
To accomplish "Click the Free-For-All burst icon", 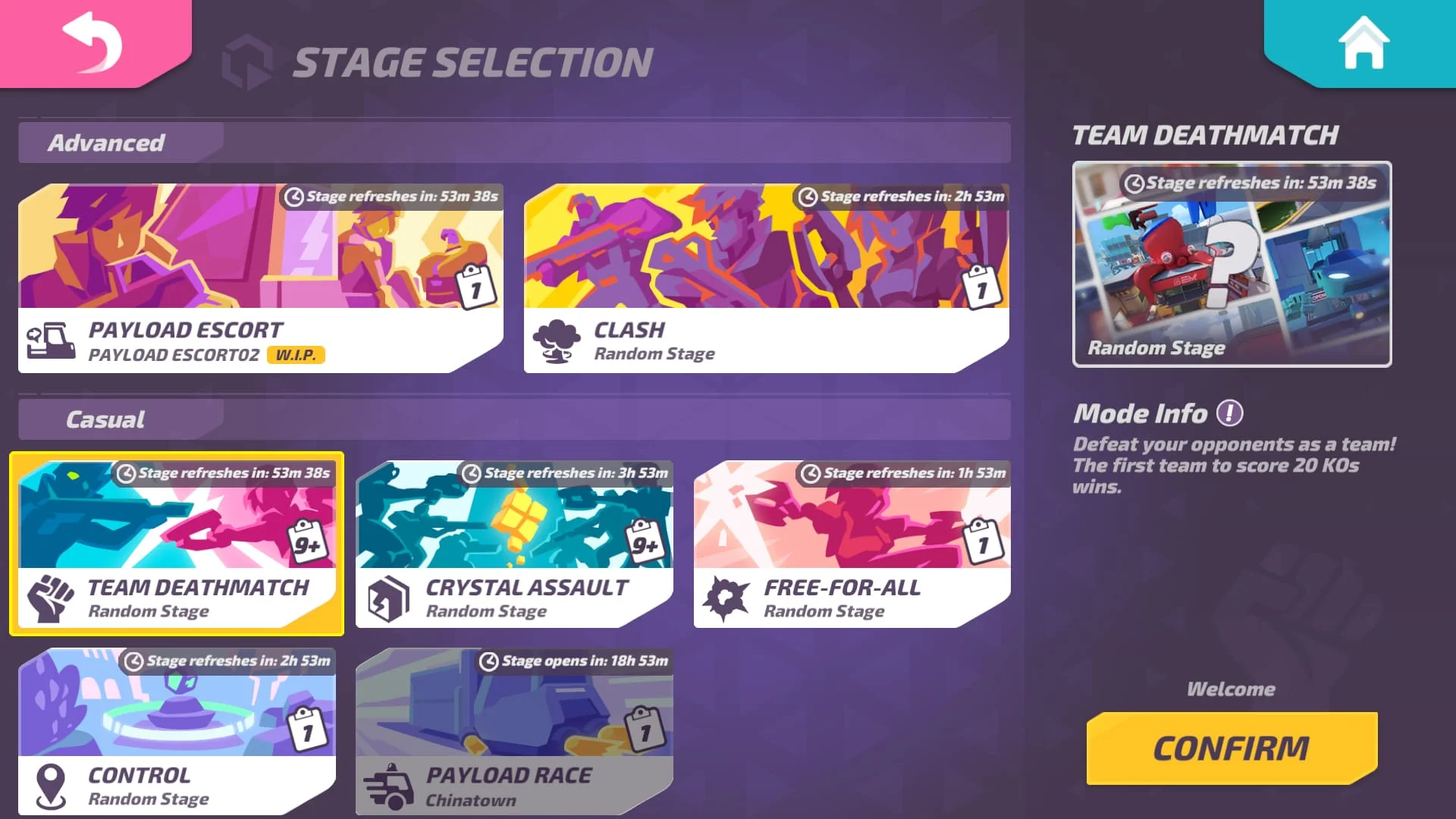I will 726,598.
